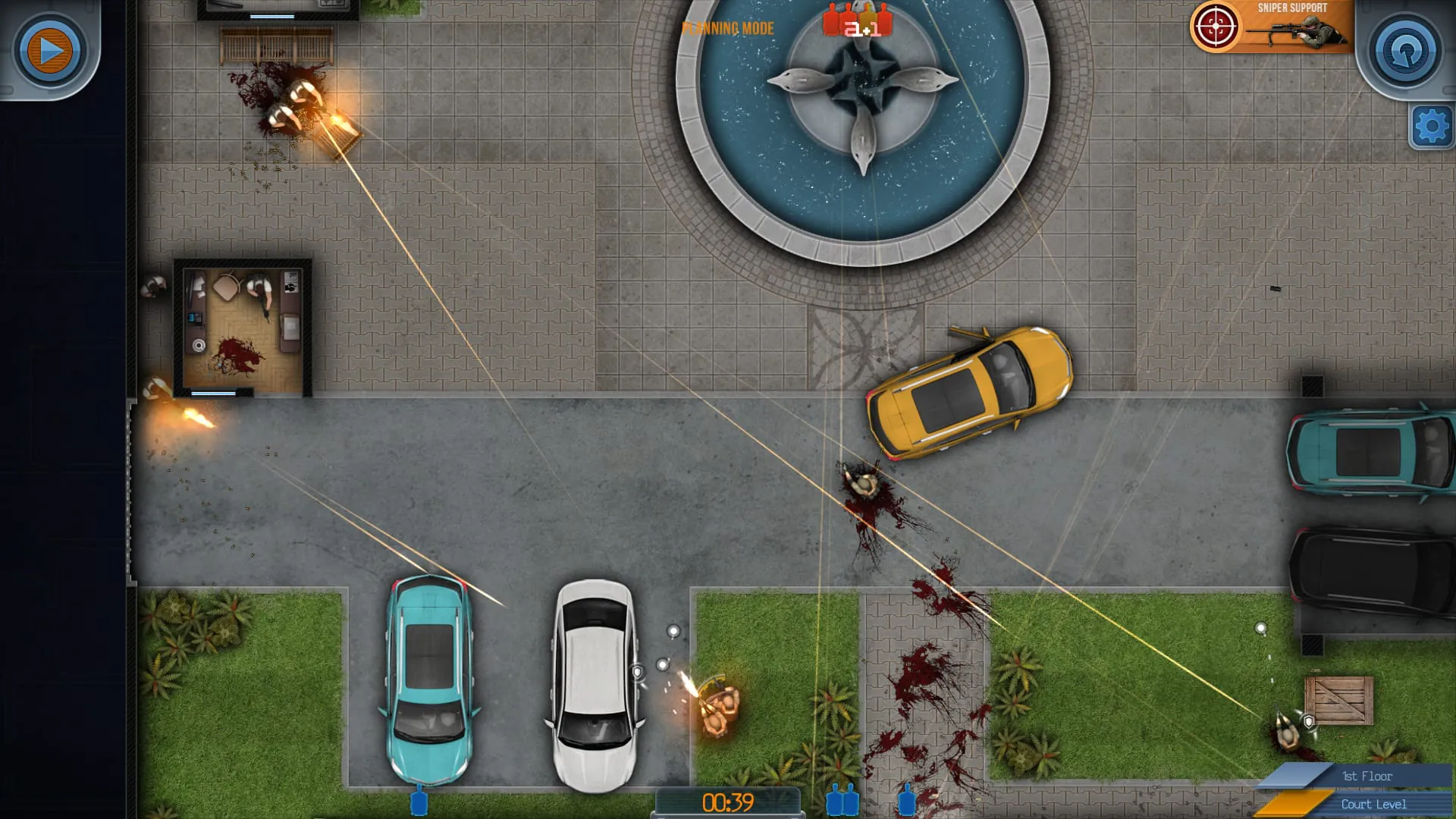
Task: Select the 1st Floor tab label
Action: [x=1367, y=776]
